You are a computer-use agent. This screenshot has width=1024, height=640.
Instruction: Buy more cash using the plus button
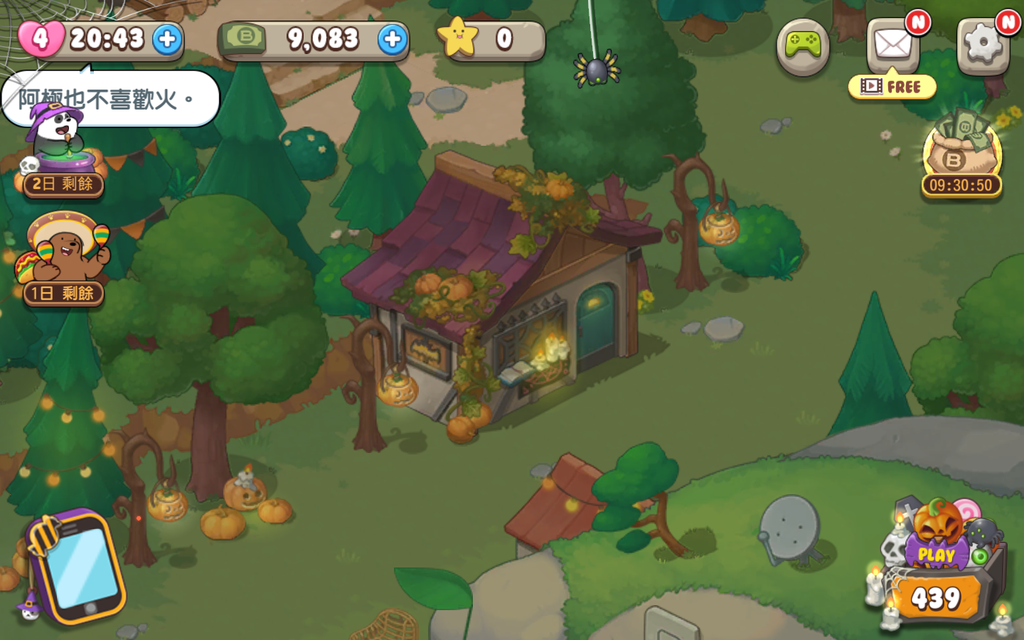click(x=393, y=39)
